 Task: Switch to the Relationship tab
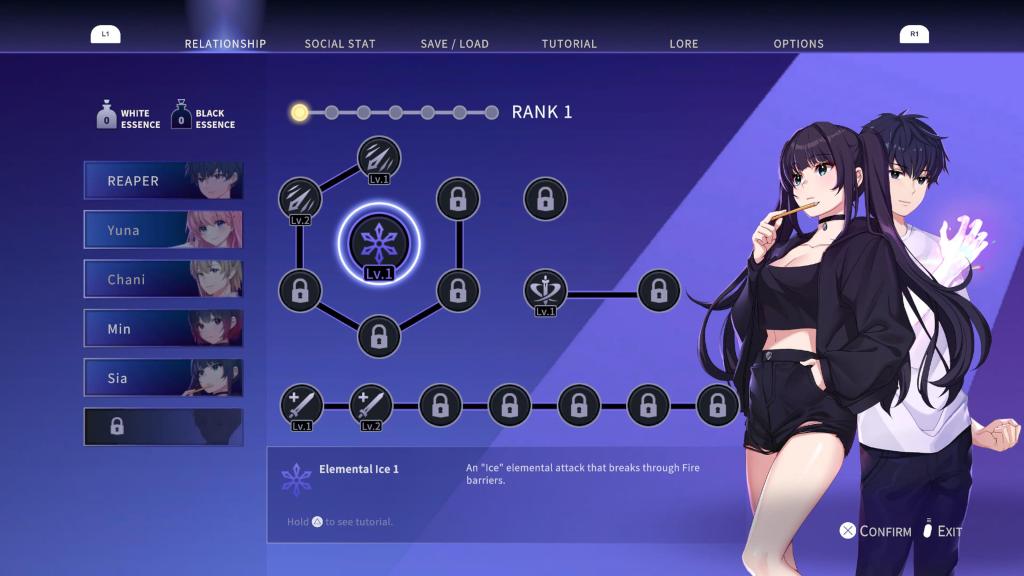pos(225,44)
